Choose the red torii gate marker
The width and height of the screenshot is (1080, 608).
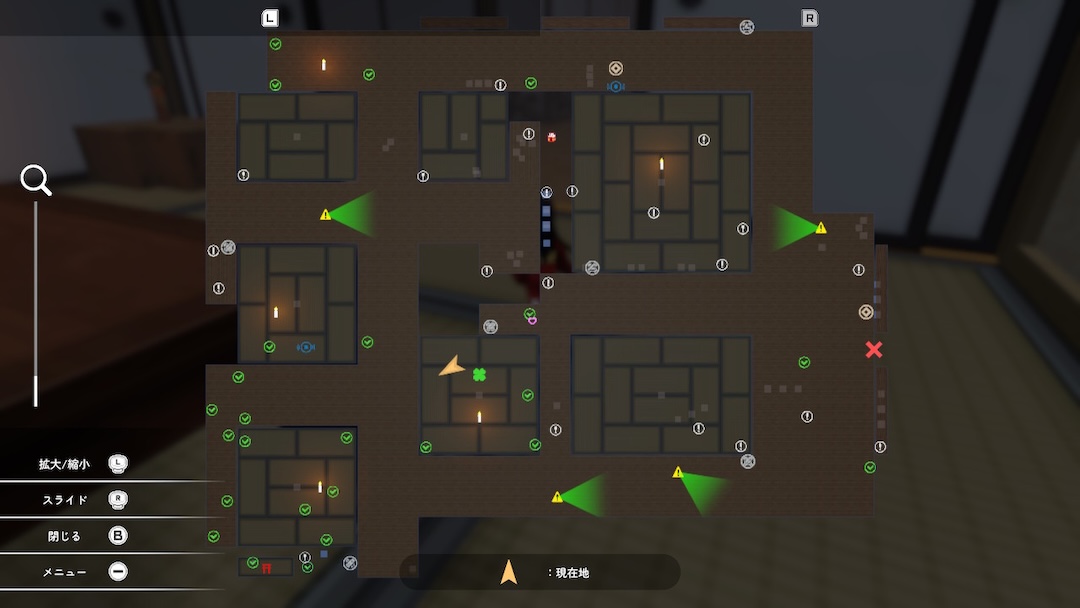[267, 568]
